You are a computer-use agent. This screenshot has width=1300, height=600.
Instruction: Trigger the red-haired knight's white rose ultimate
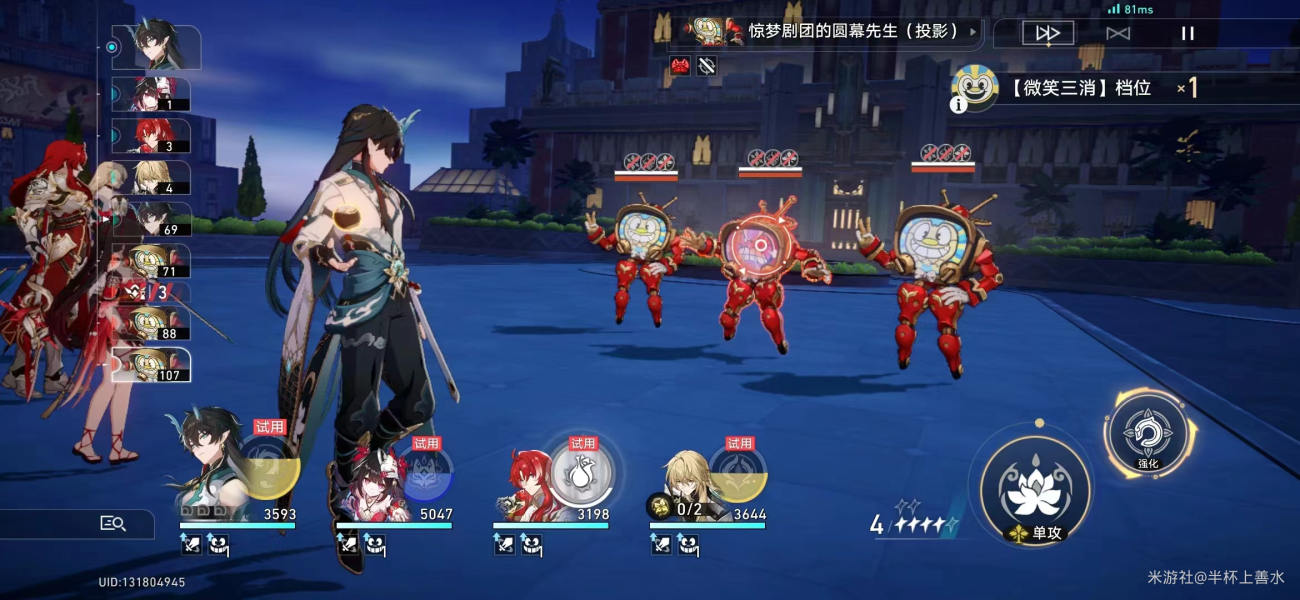click(582, 472)
